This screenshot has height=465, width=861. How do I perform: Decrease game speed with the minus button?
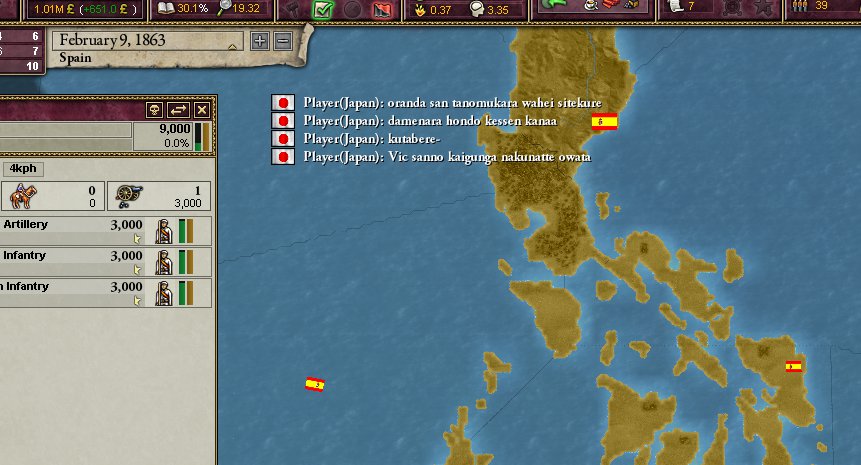(x=282, y=41)
